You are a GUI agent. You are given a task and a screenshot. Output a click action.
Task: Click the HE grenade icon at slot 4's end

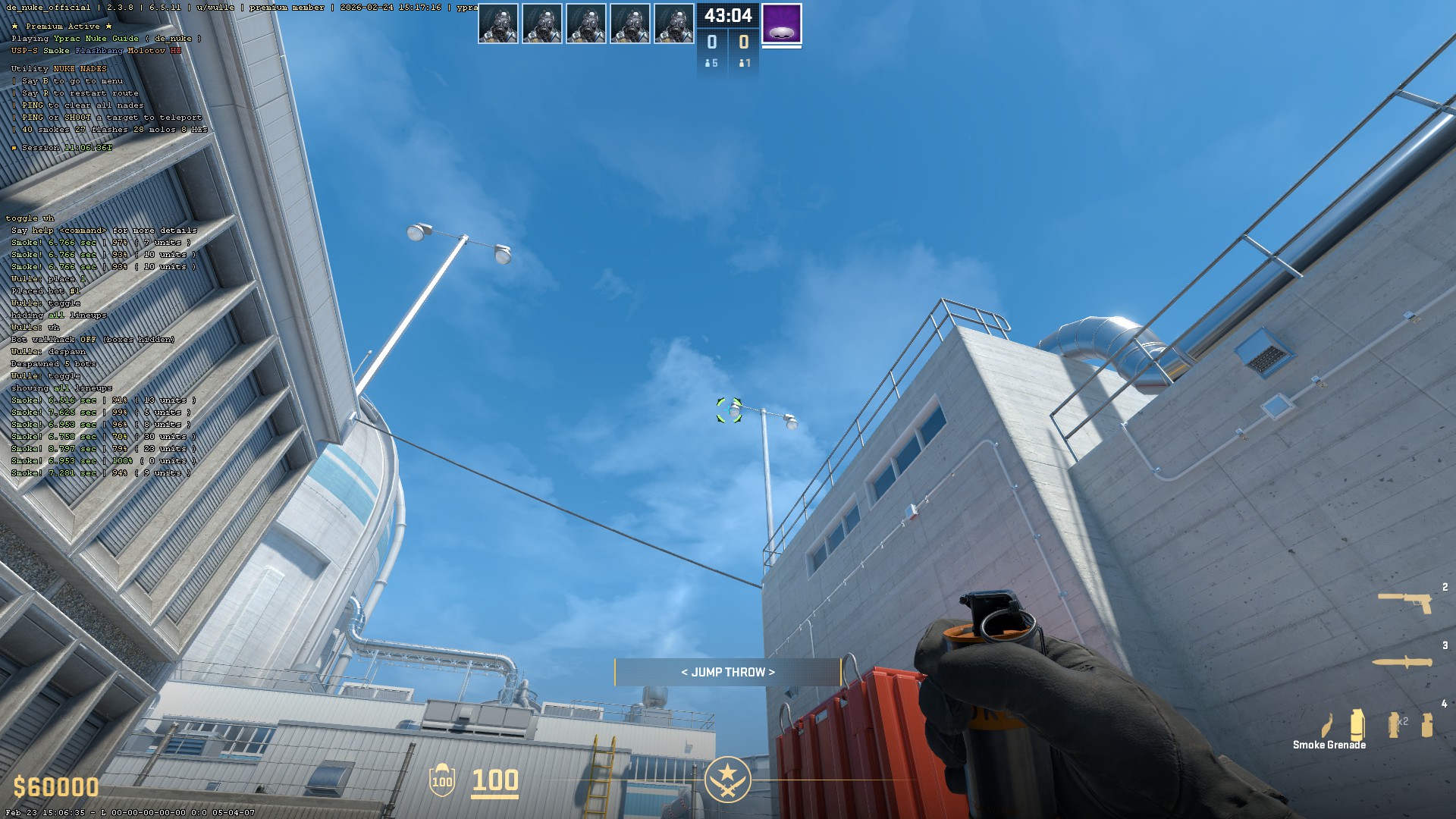(1428, 724)
